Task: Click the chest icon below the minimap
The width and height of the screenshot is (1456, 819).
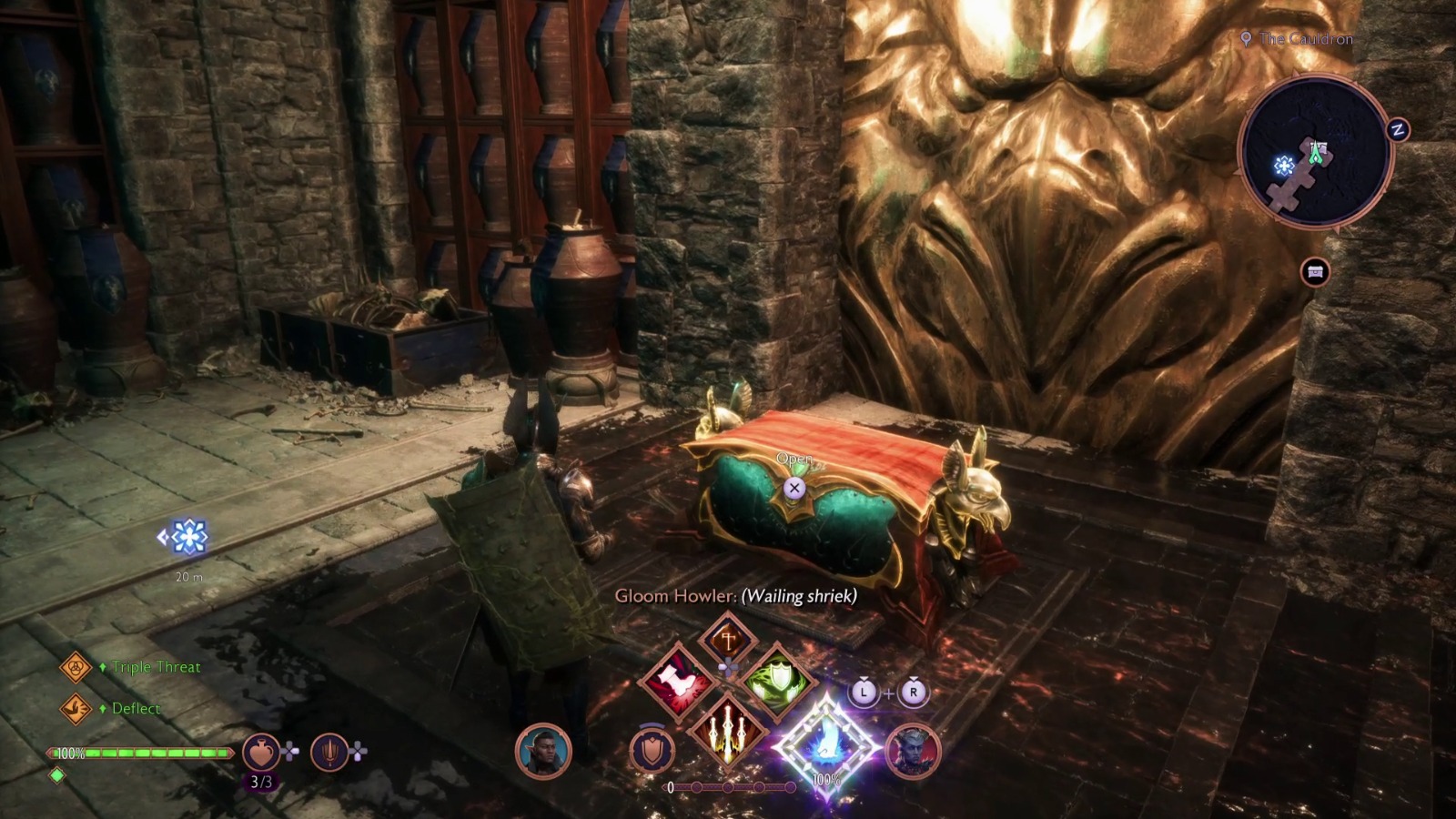Action: (1316, 272)
